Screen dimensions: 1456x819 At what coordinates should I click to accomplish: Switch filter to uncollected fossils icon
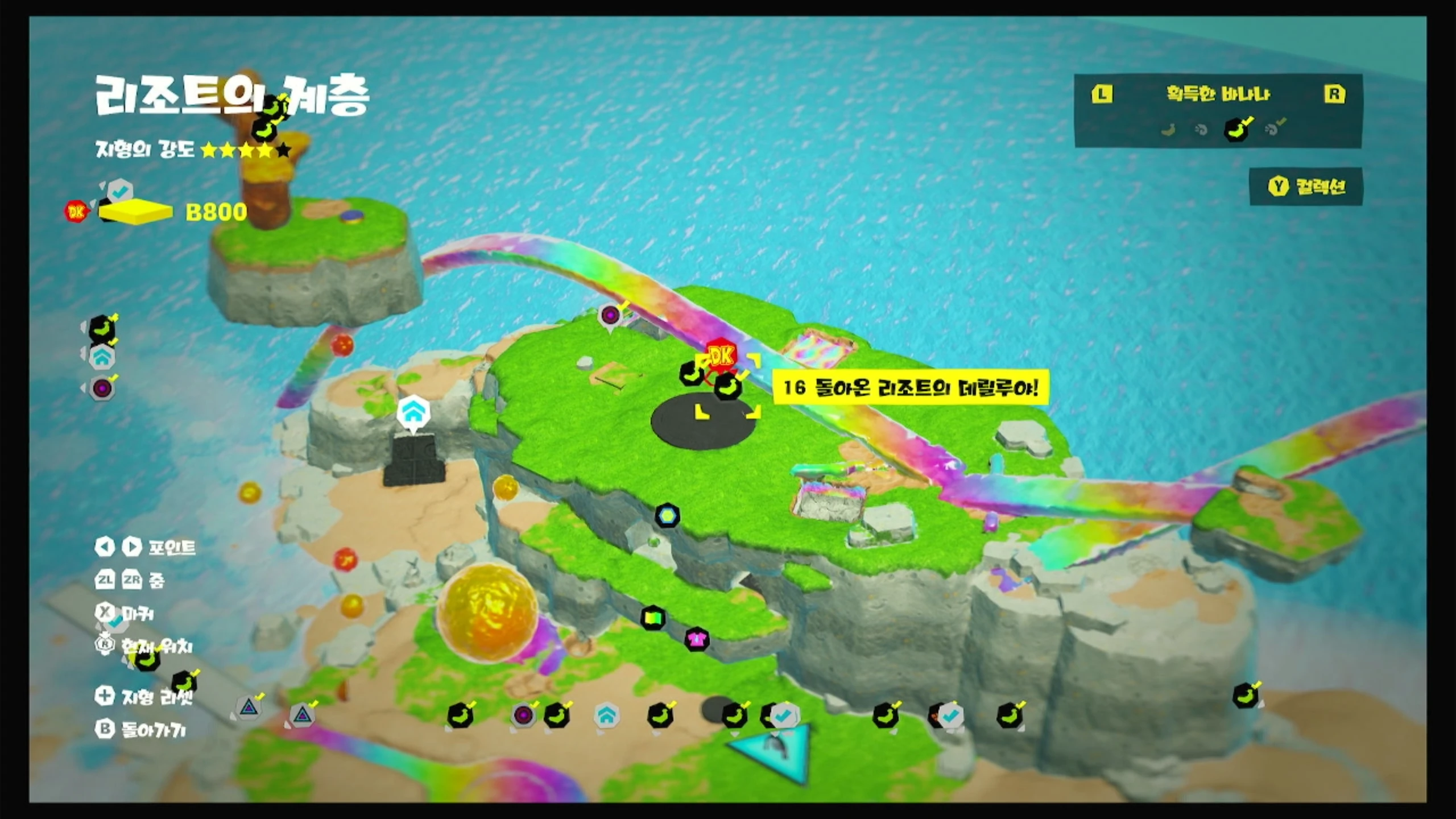(x=1201, y=130)
